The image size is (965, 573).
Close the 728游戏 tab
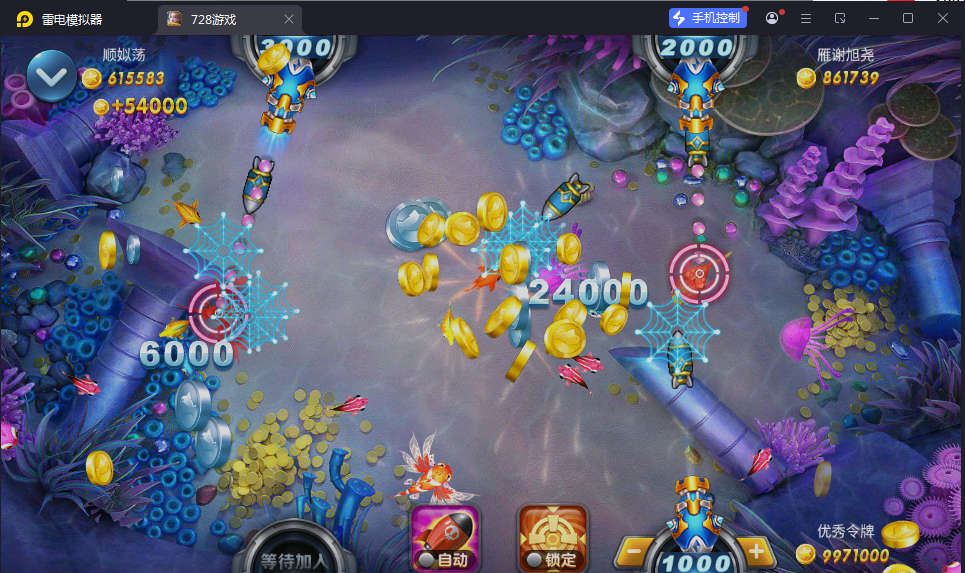coord(289,19)
